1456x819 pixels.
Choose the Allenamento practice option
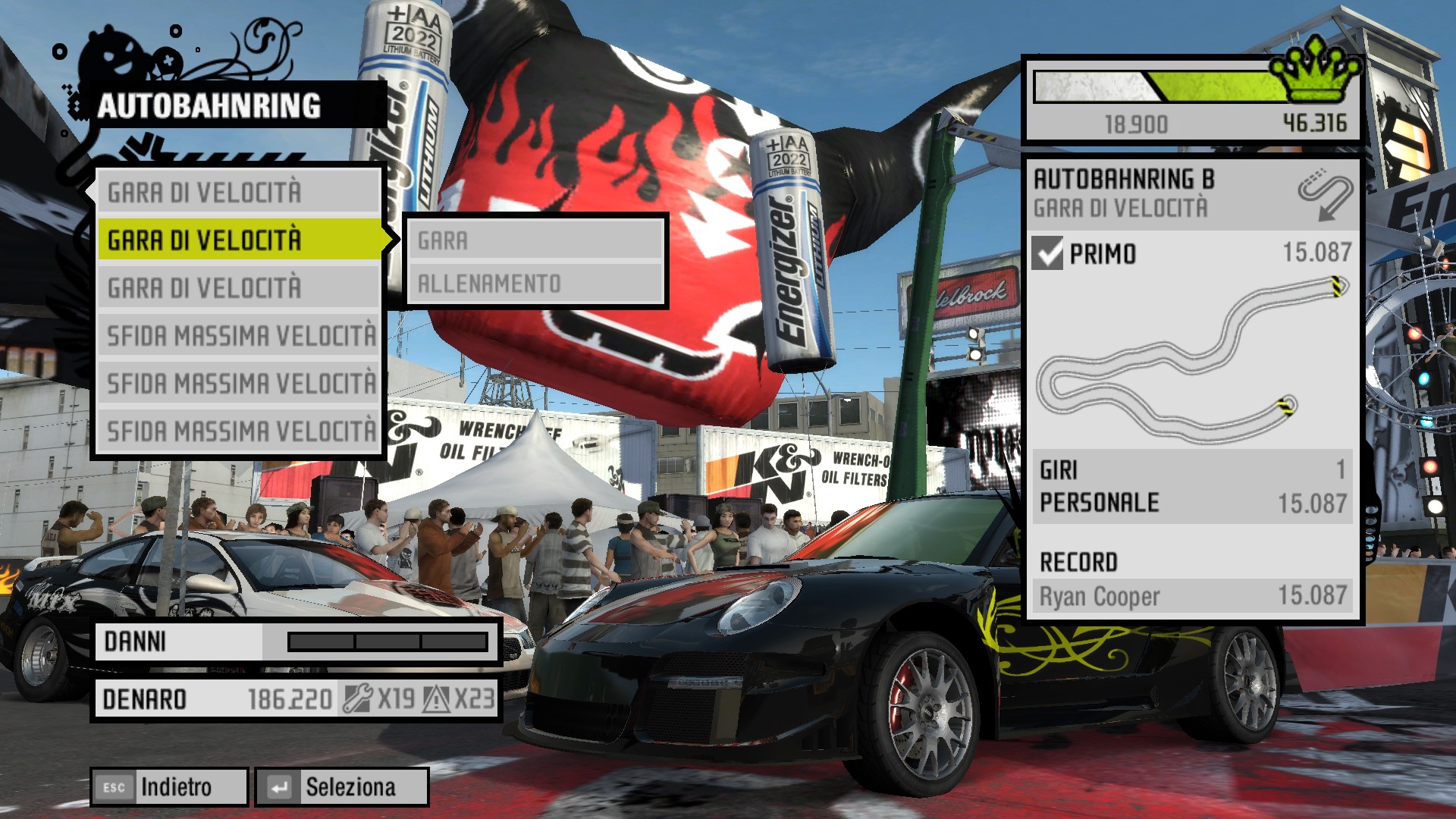tap(535, 284)
